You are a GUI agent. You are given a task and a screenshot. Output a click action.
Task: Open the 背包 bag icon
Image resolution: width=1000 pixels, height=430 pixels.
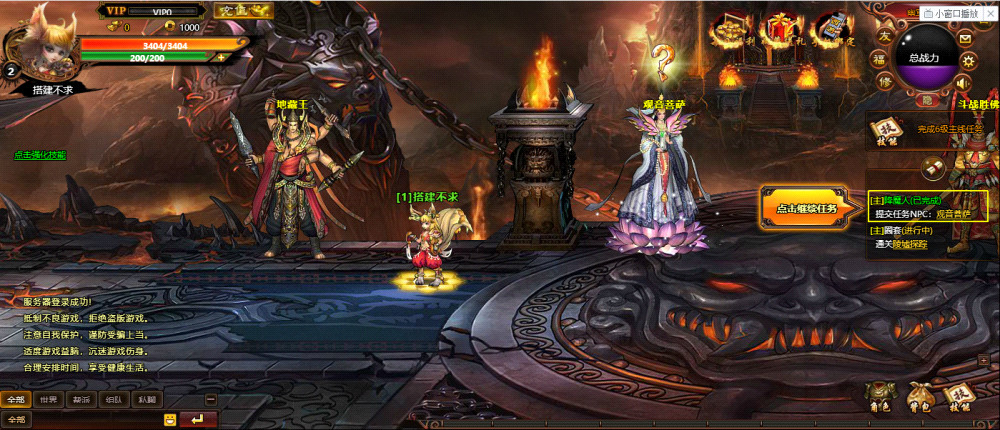[918, 398]
